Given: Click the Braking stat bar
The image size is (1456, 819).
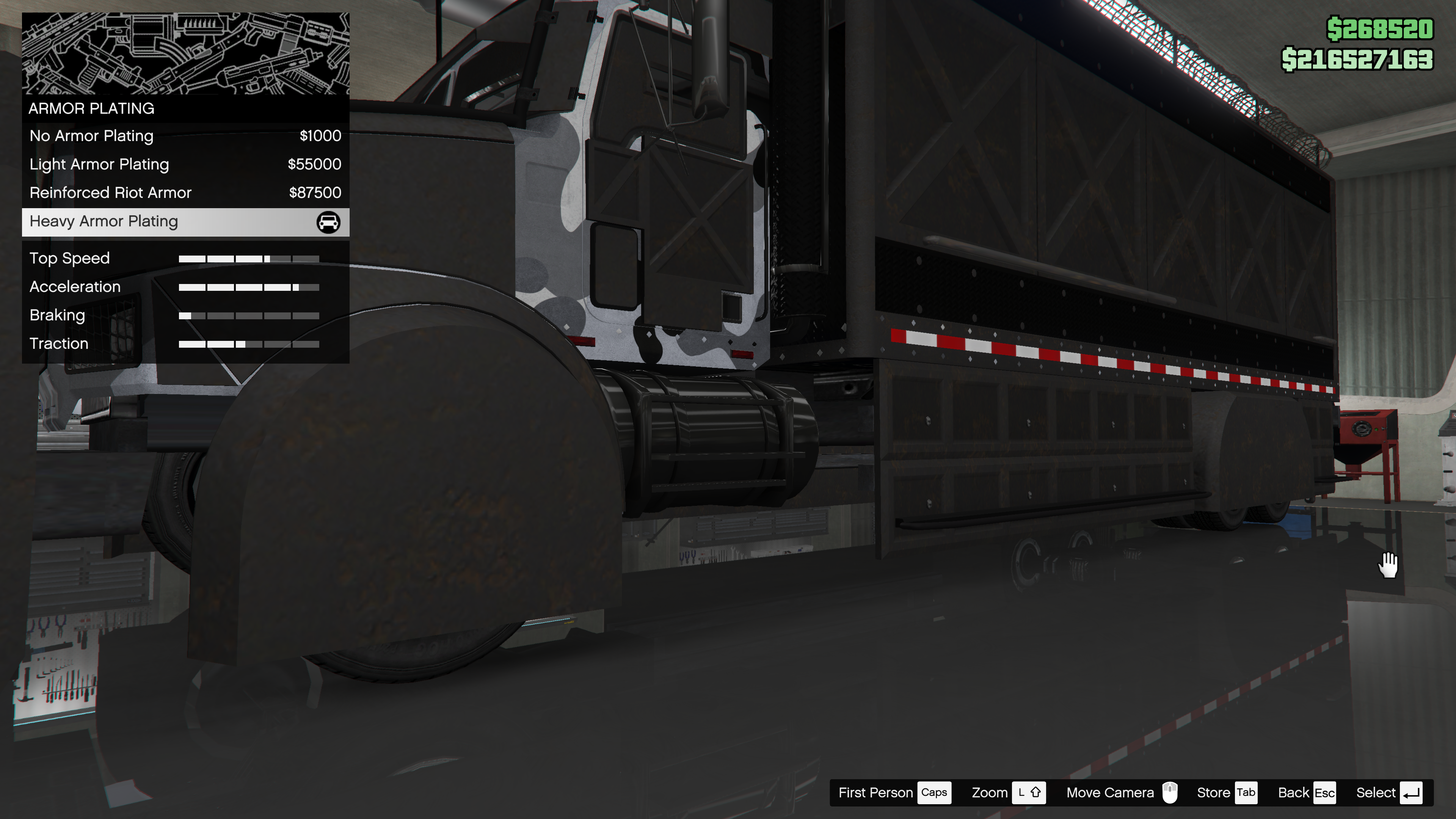Looking at the screenshot, I should pyautogui.click(x=249, y=315).
